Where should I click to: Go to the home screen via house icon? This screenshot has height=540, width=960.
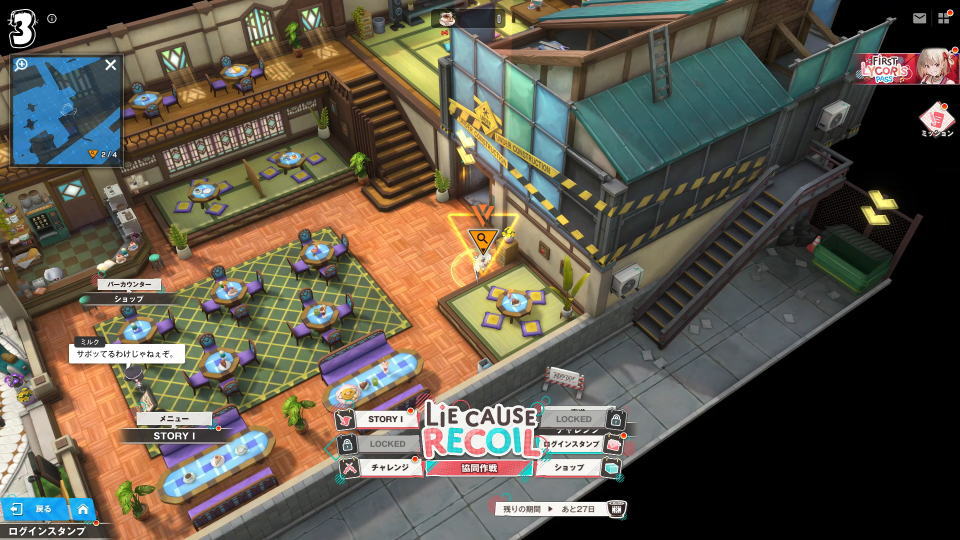coord(82,509)
